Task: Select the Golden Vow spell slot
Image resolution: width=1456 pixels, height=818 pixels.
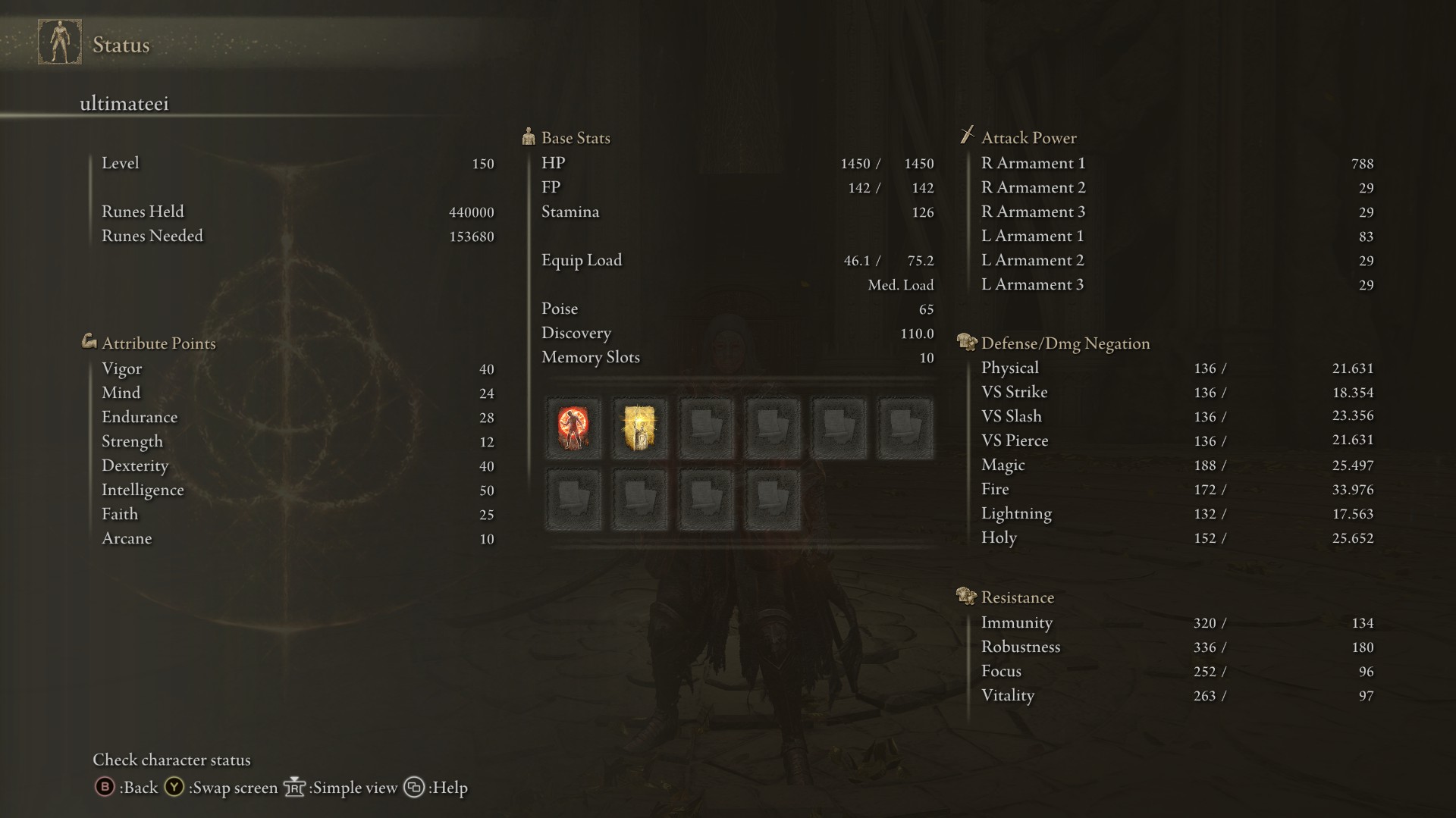Action: [x=639, y=428]
